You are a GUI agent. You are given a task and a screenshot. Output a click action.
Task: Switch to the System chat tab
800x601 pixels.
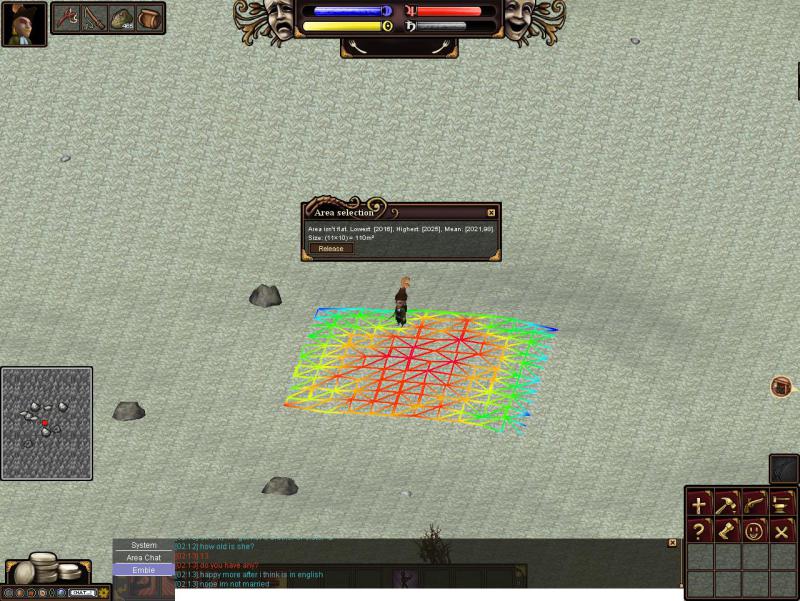(144, 545)
